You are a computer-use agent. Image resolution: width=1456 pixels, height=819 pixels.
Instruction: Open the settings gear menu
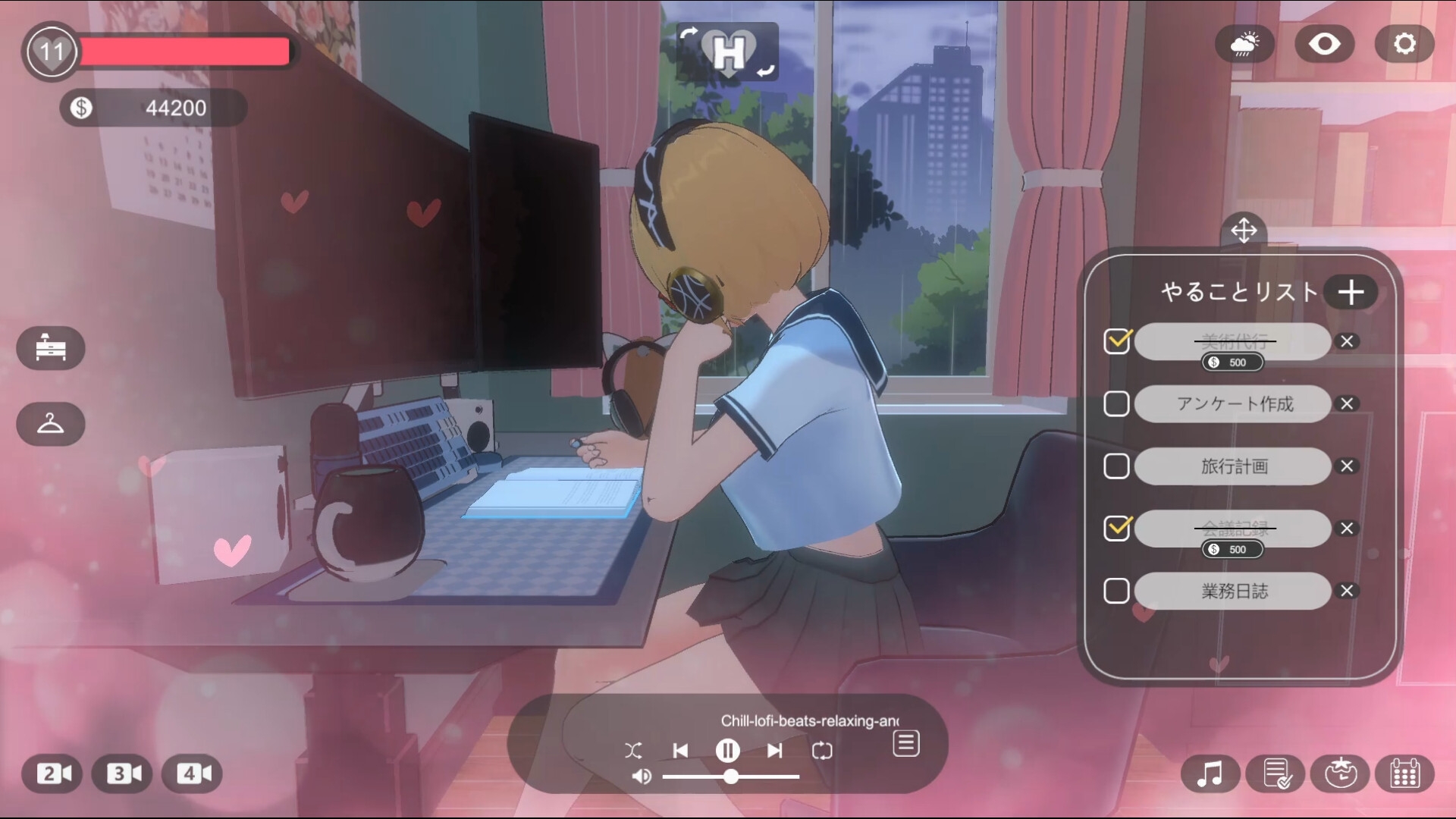(x=1404, y=44)
